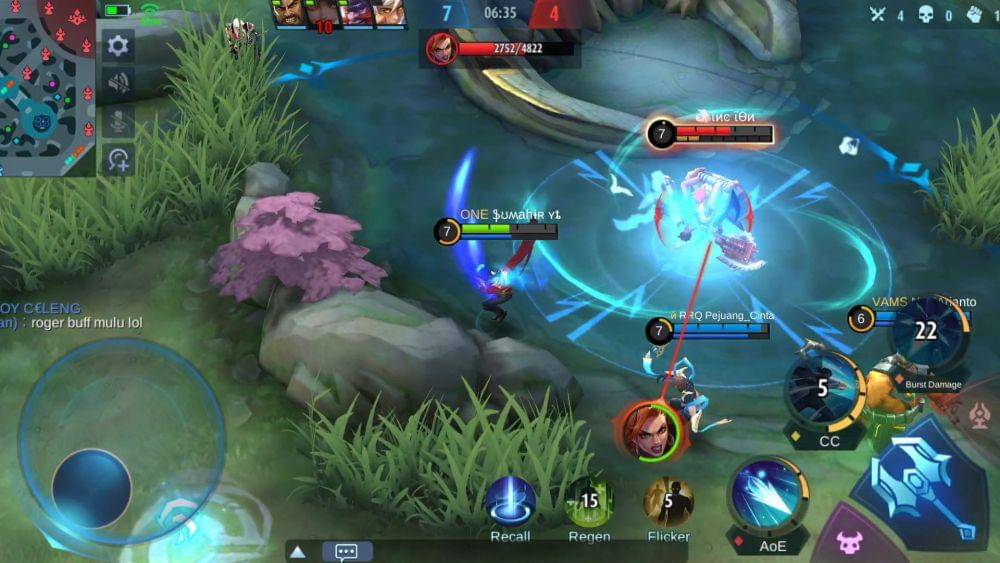Lock onto the red-haired hero target icon
The image size is (1000, 563).
[x=647, y=432]
